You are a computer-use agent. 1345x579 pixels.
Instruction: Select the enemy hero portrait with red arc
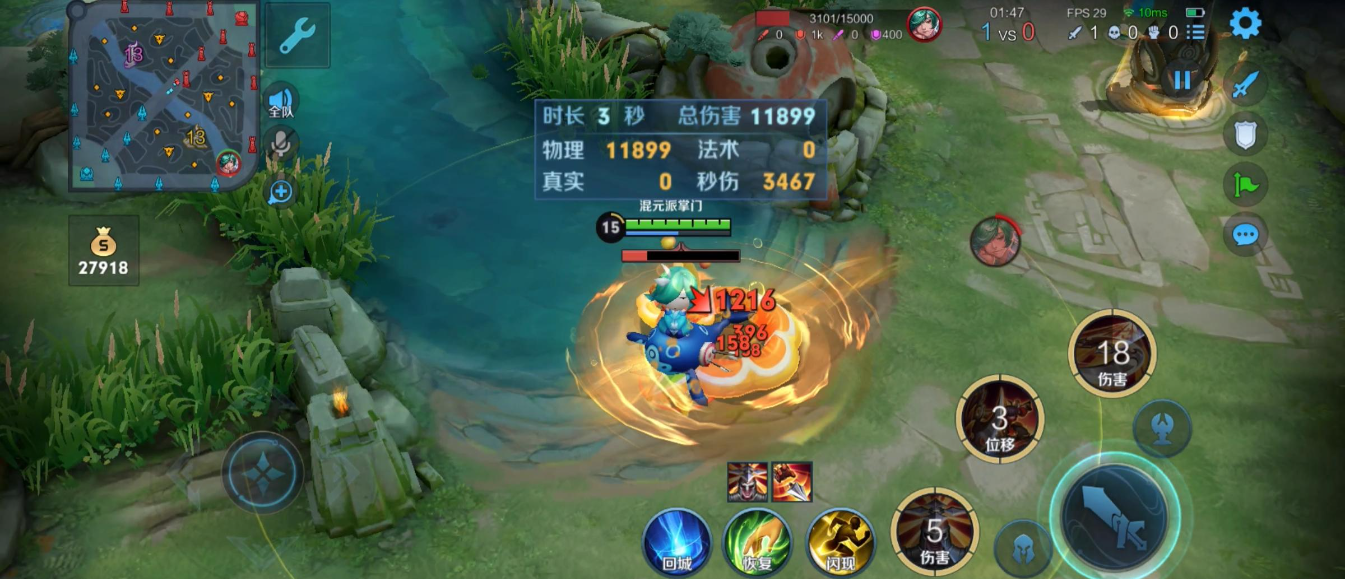point(995,242)
